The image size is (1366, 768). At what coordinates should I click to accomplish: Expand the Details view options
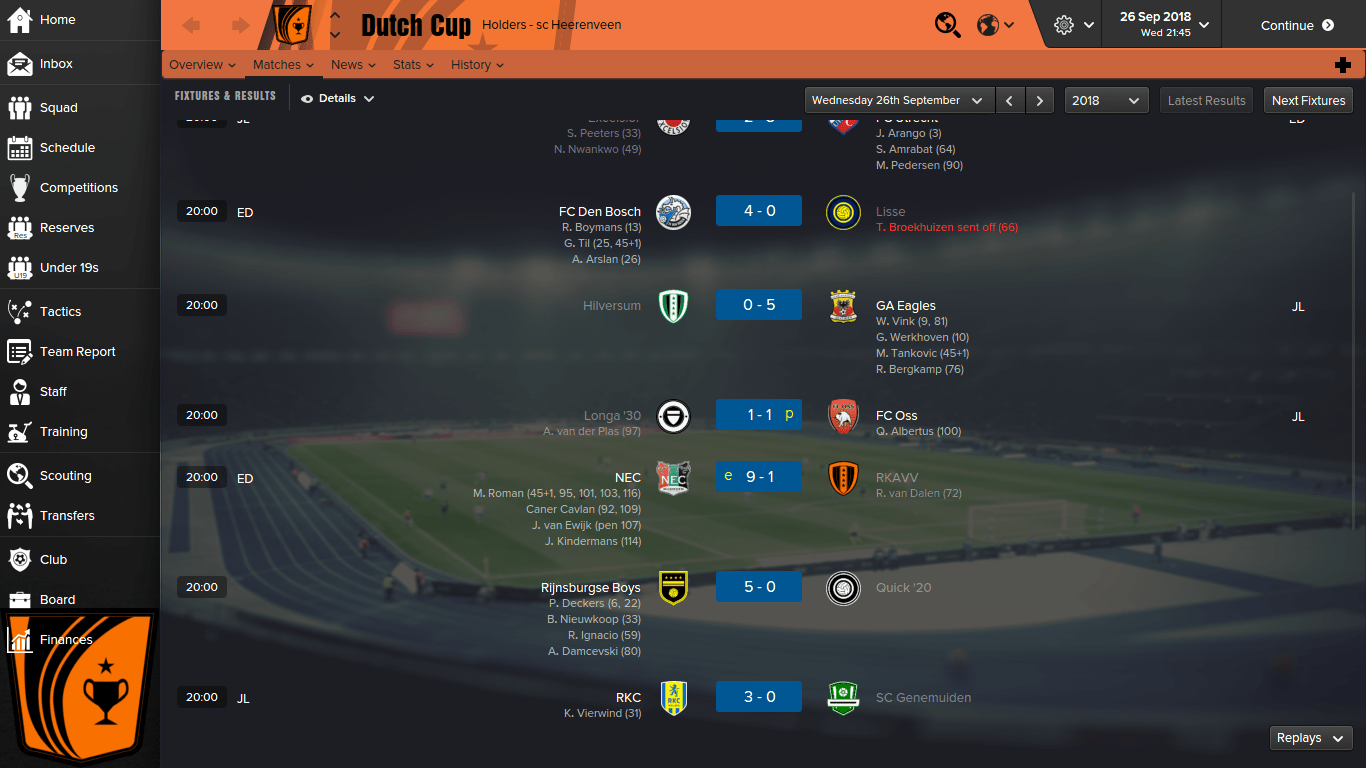[x=336, y=98]
